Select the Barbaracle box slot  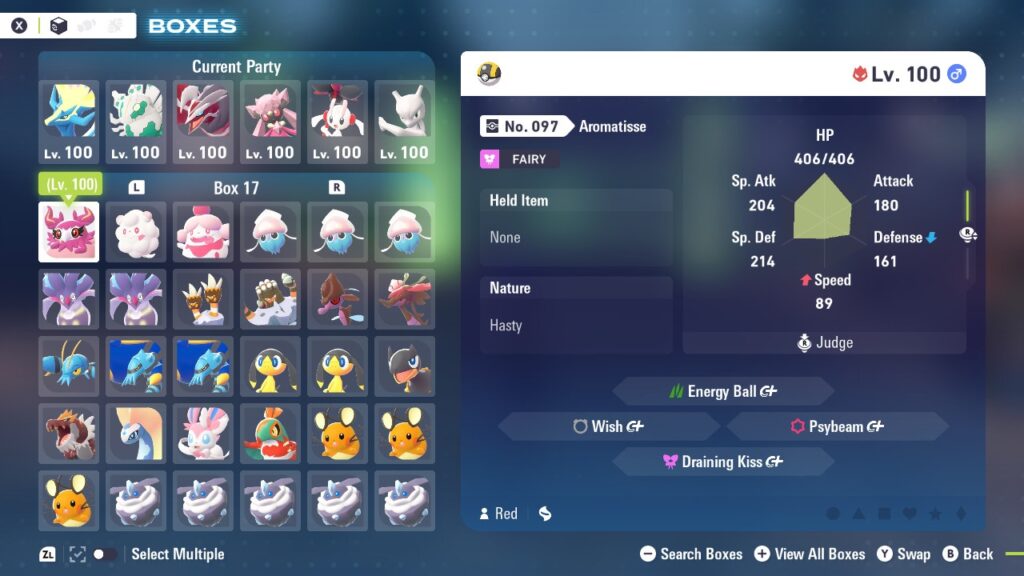pyautogui.click(x=270, y=298)
